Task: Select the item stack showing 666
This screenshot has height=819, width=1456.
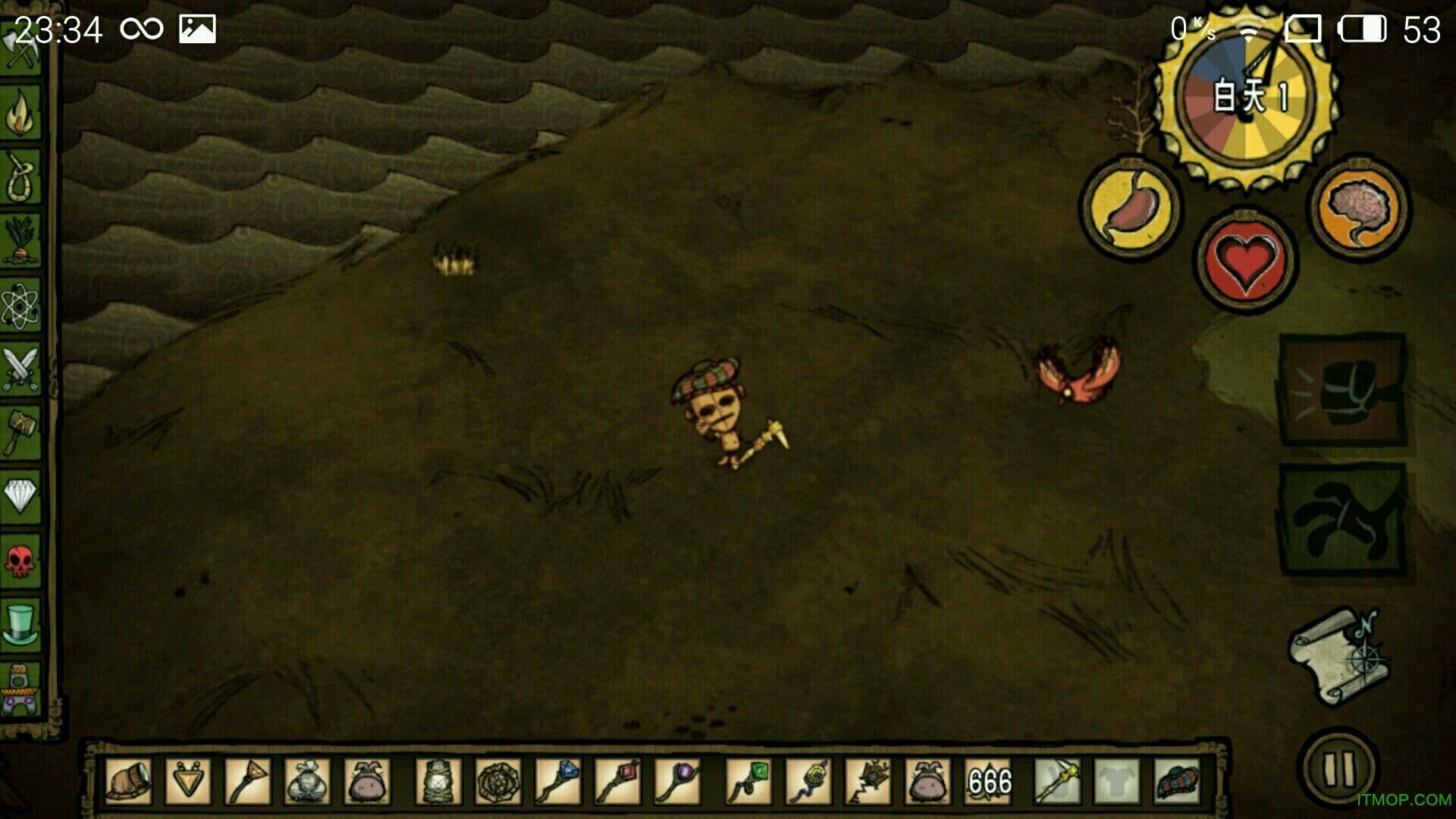Action: (x=989, y=781)
